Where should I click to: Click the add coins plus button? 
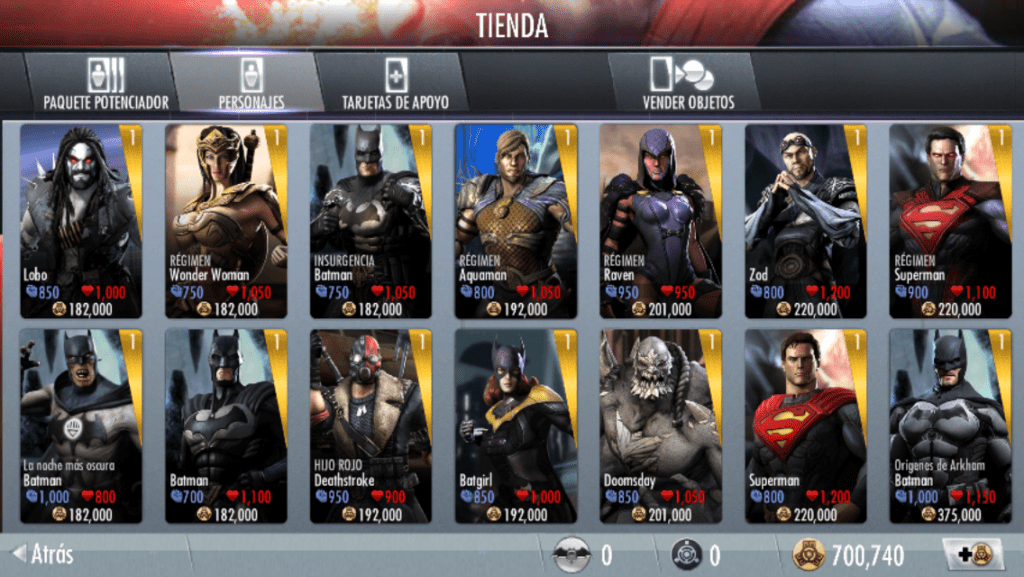[966, 555]
